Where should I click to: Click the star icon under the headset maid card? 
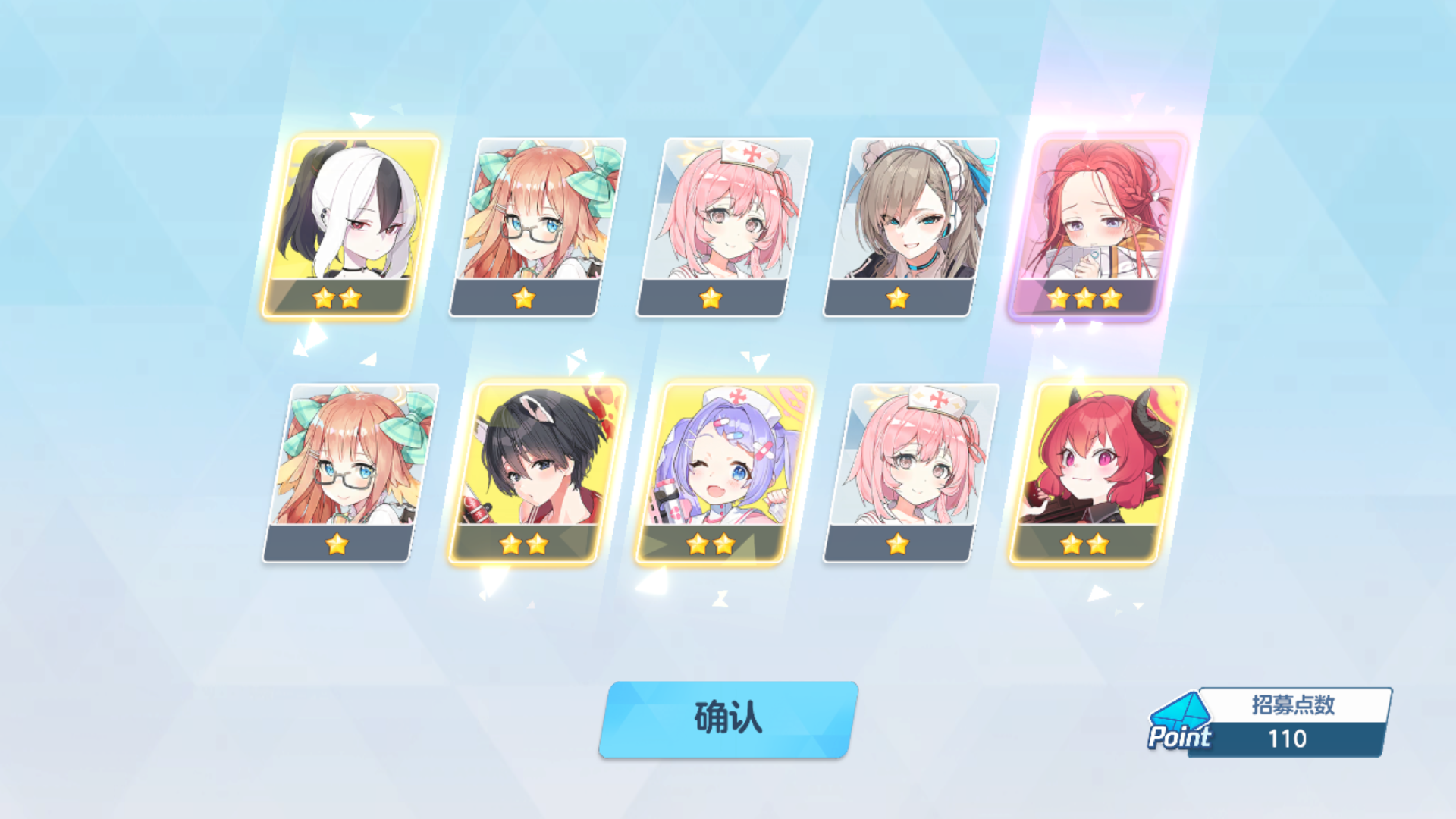pos(896,299)
